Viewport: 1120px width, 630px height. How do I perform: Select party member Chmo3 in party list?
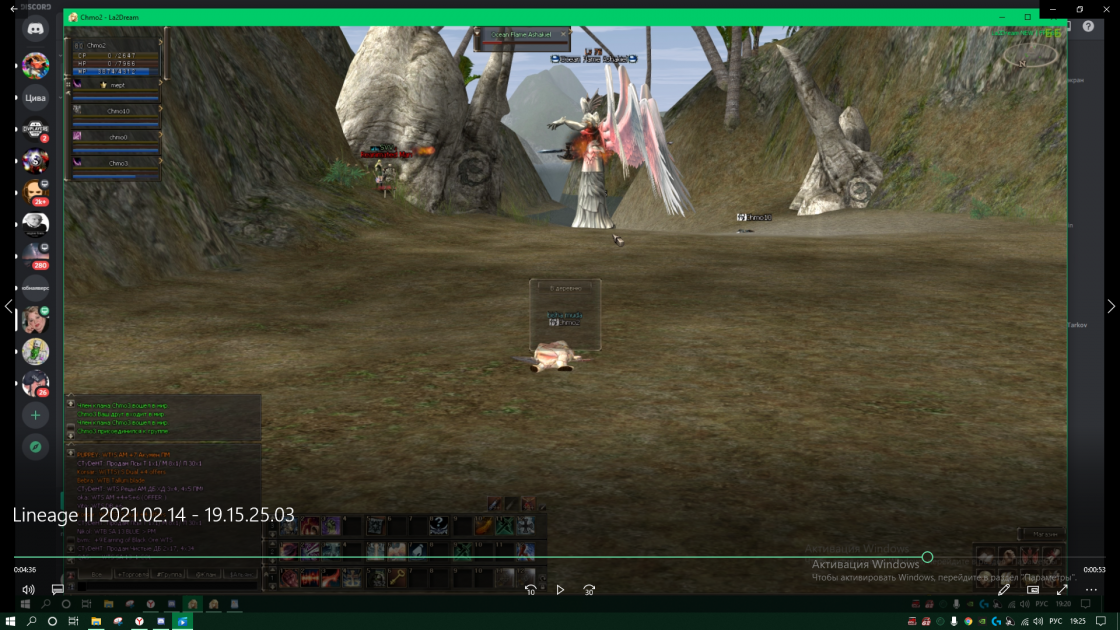tap(118, 163)
